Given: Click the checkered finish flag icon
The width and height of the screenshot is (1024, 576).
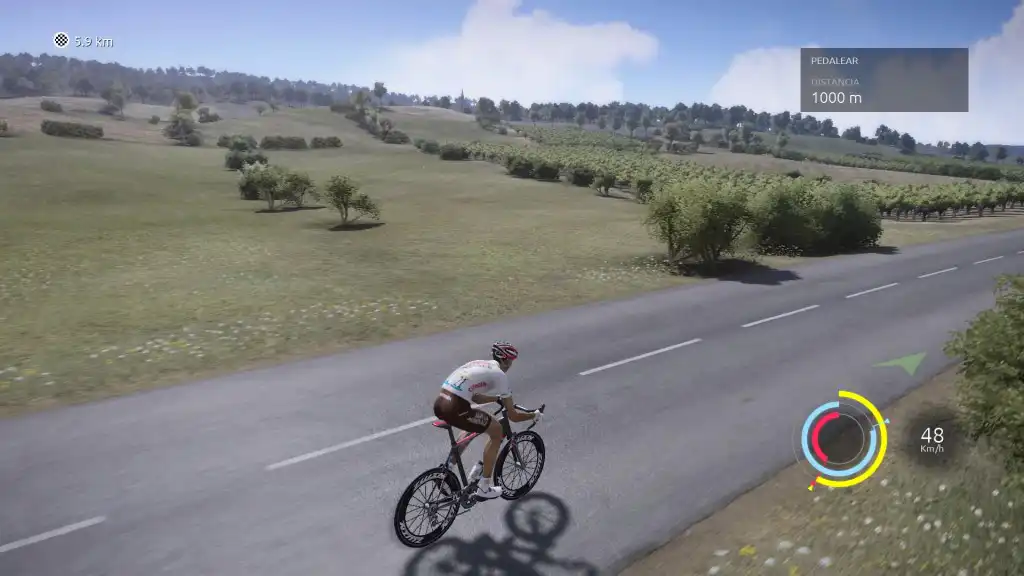Looking at the screenshot, I should coord(61,40).
